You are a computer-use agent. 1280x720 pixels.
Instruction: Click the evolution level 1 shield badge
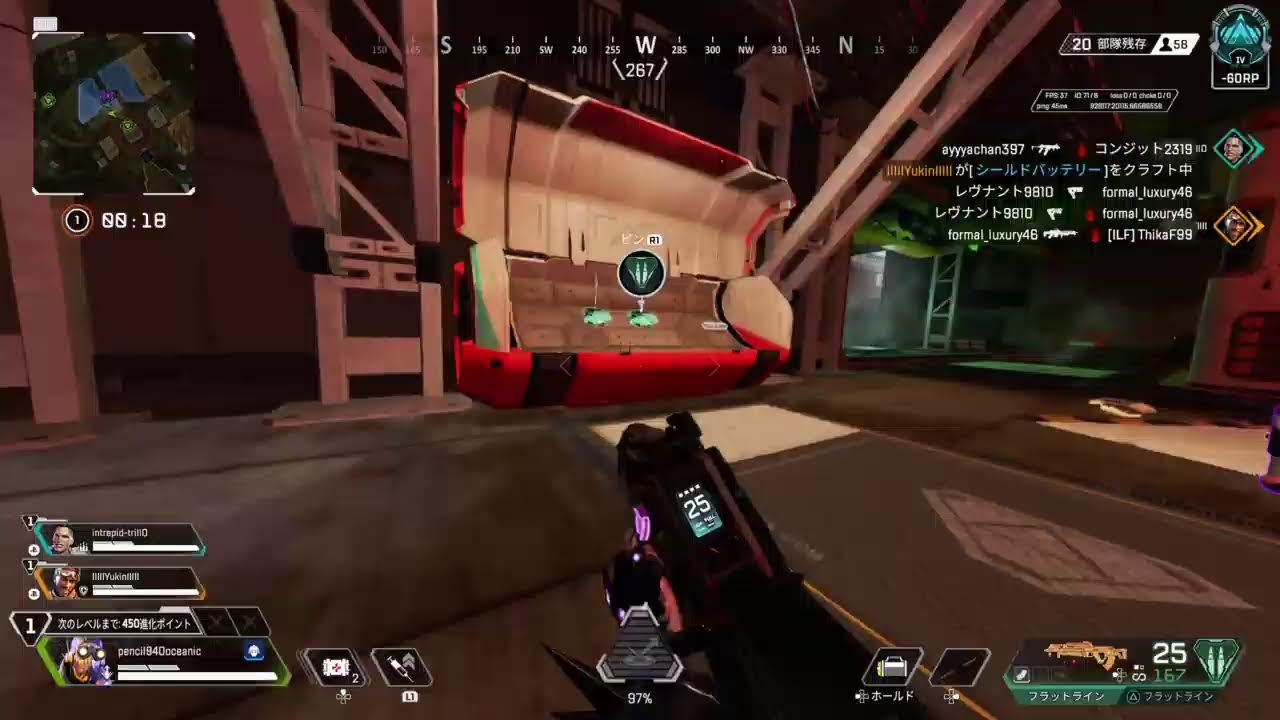pyautogui.click(x=30, y=627)
